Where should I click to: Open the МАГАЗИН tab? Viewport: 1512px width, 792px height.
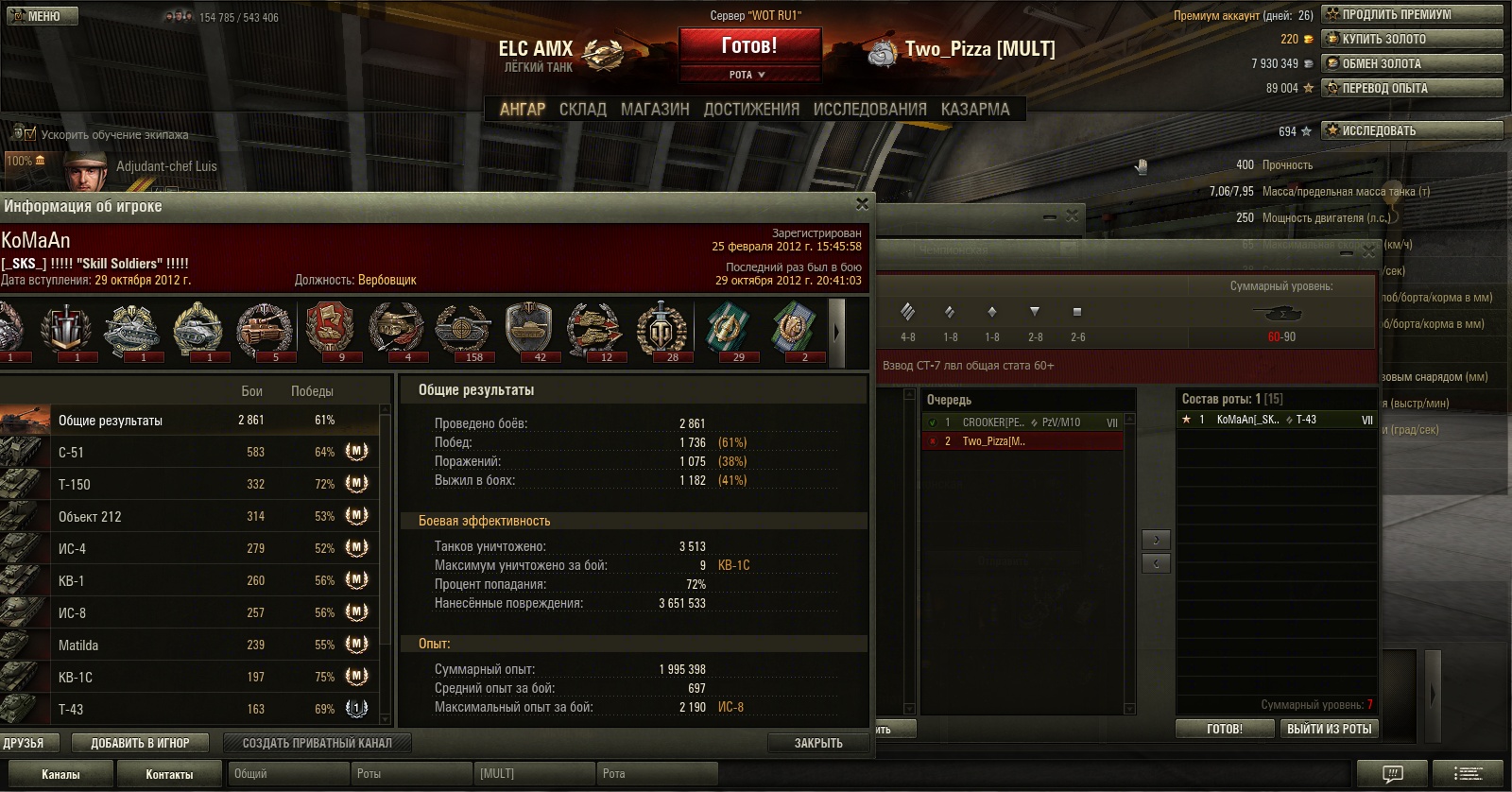tap(655, 110)
